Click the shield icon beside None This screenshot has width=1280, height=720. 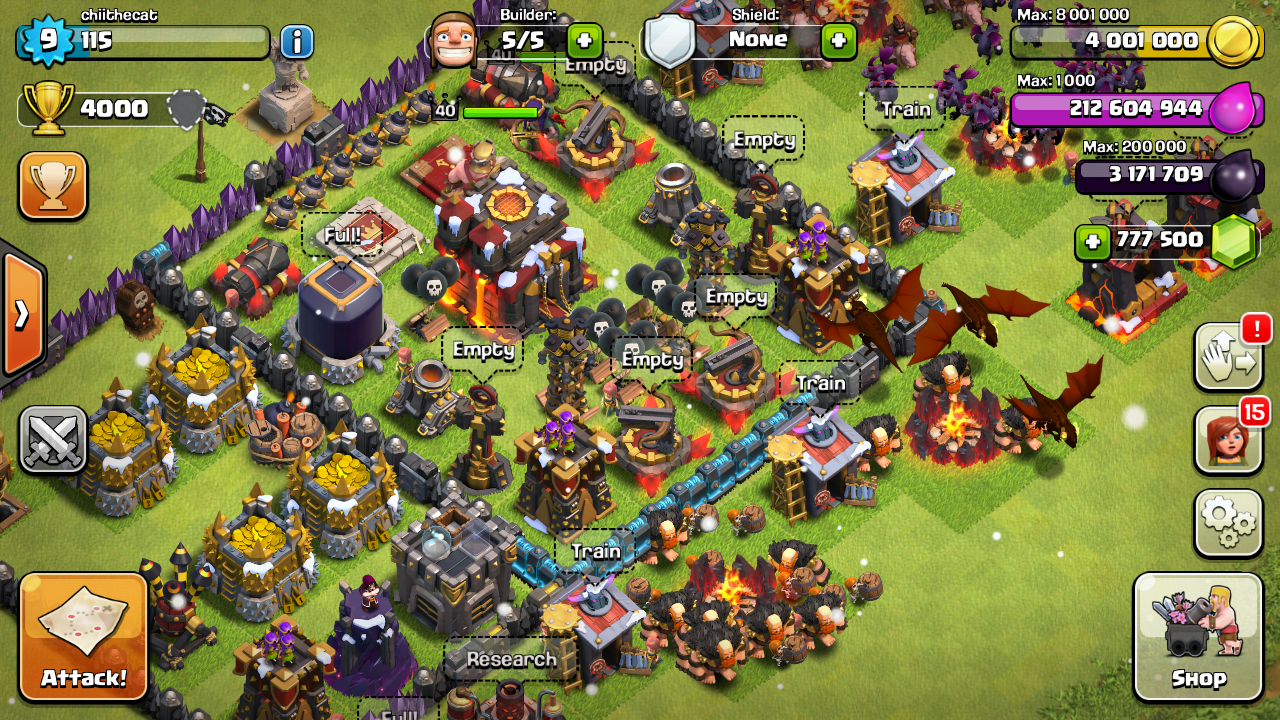(672, 40)
